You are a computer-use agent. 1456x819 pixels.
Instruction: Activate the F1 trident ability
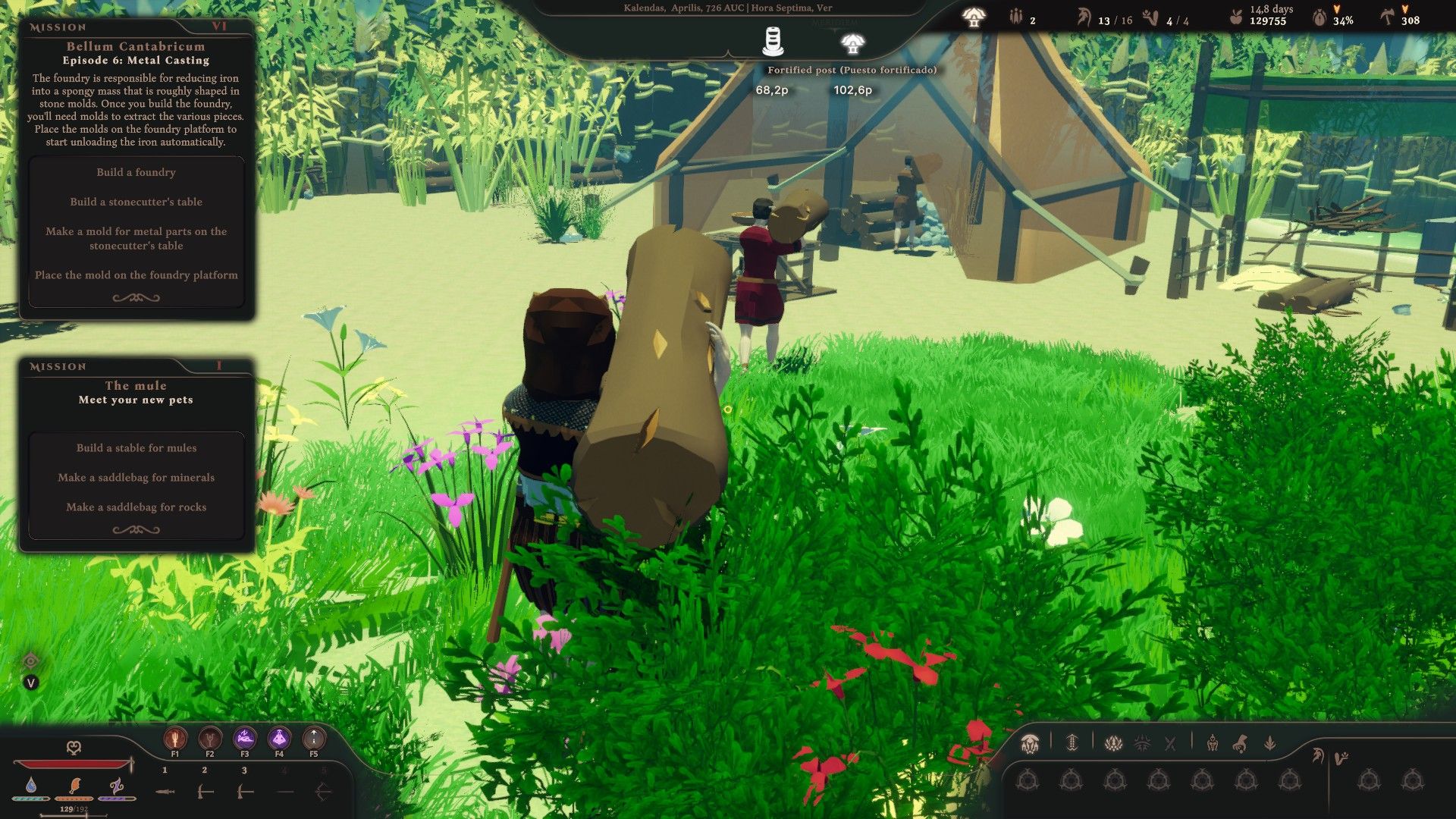[x=175, y=738]
